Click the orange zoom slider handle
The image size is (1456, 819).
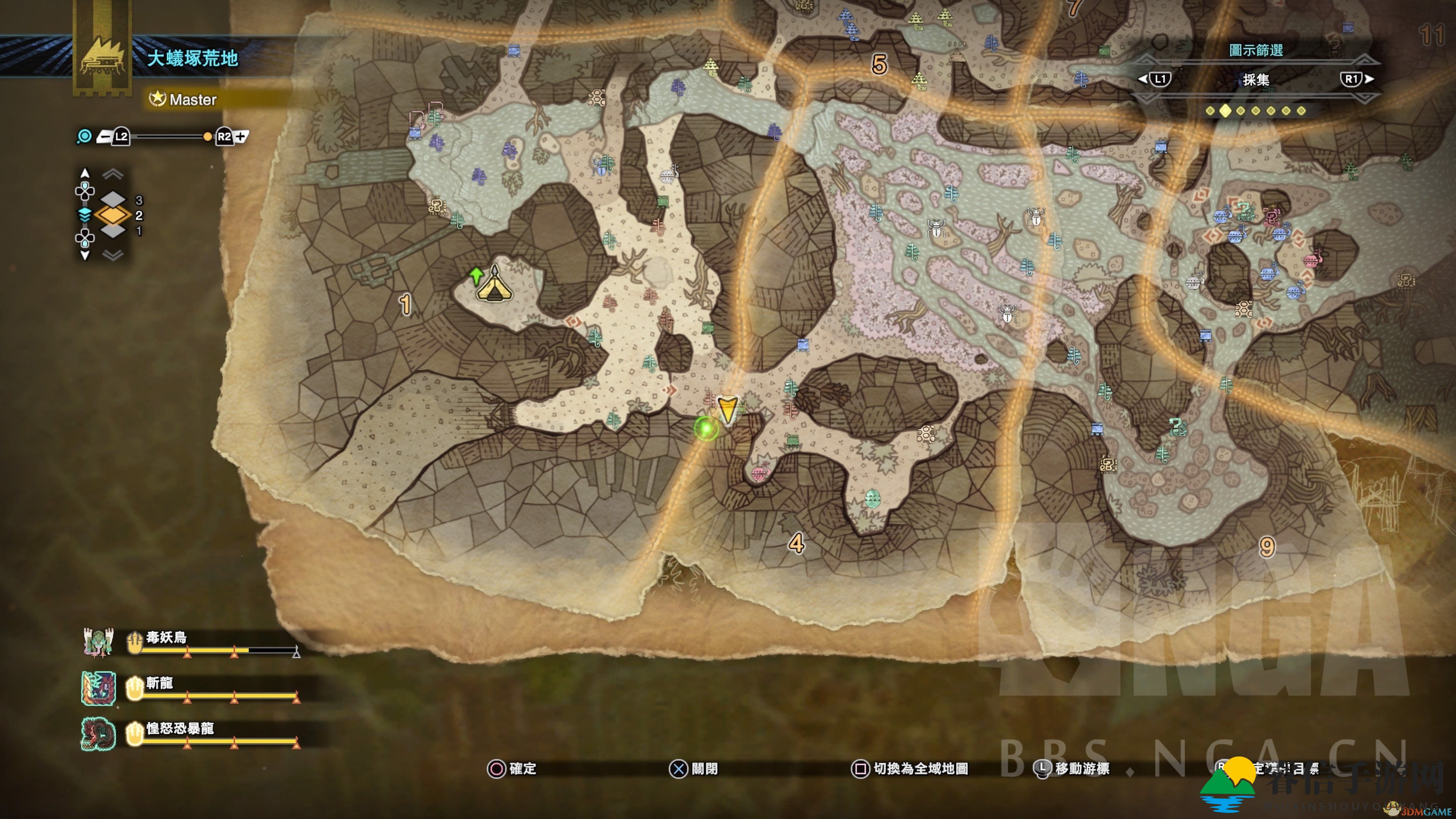tap(207, 136)
